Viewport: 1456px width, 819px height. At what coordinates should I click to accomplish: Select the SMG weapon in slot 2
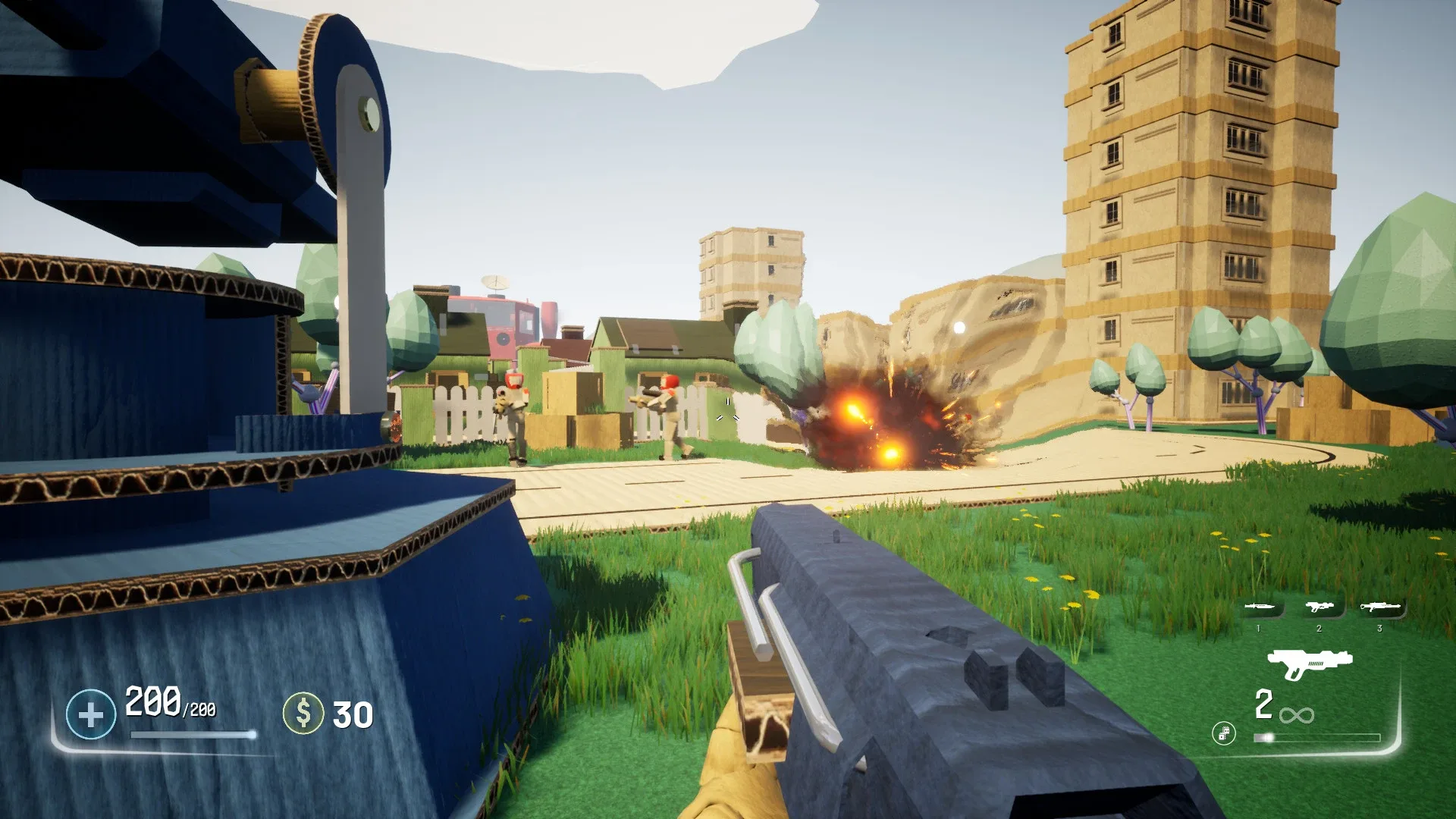(1318, 606)
